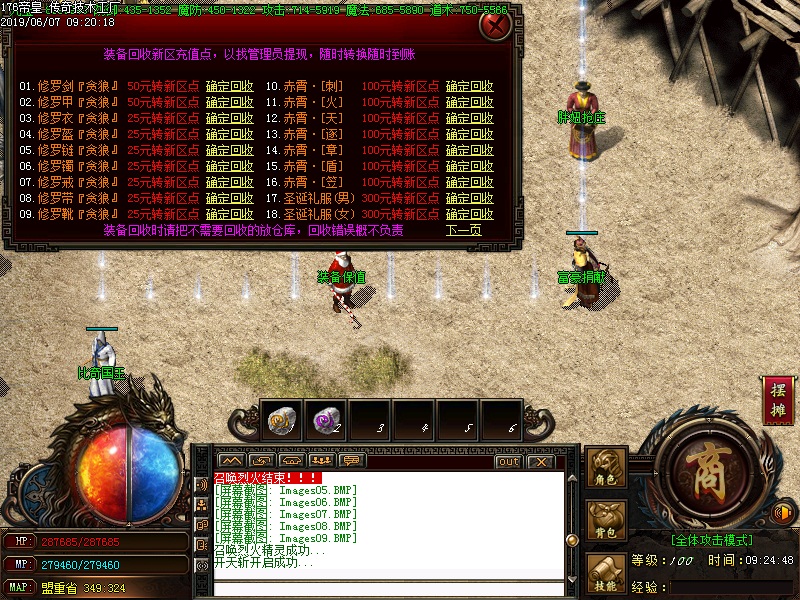
Task: Confirm recycling of 修罗靴『贪狼』
Action: tap(230, 214)
